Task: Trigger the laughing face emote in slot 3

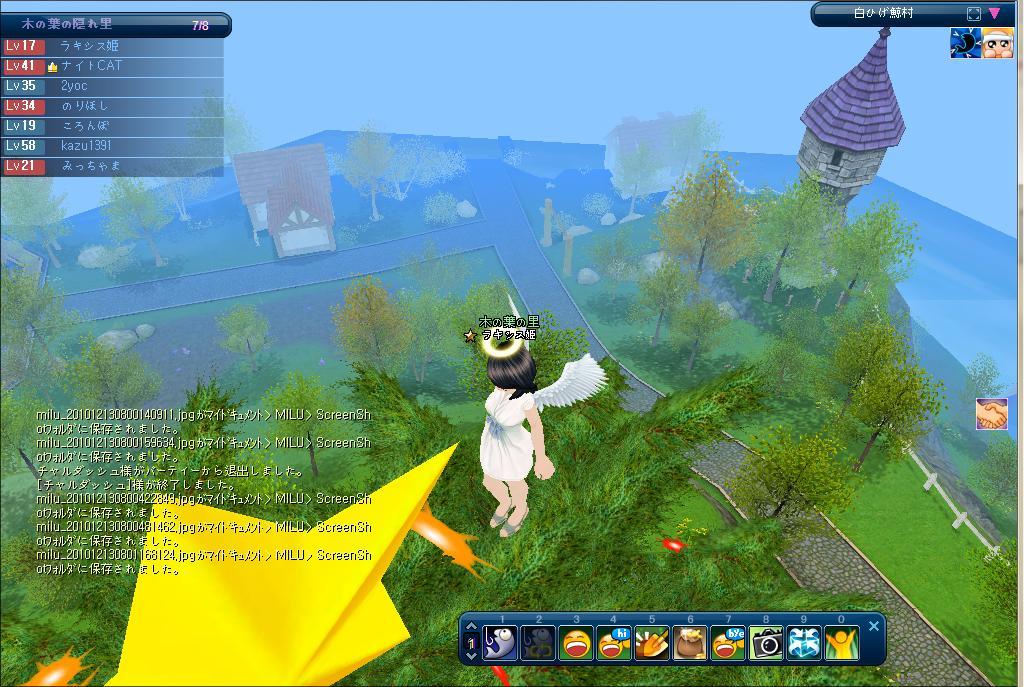Action: (x=576, y=642)
